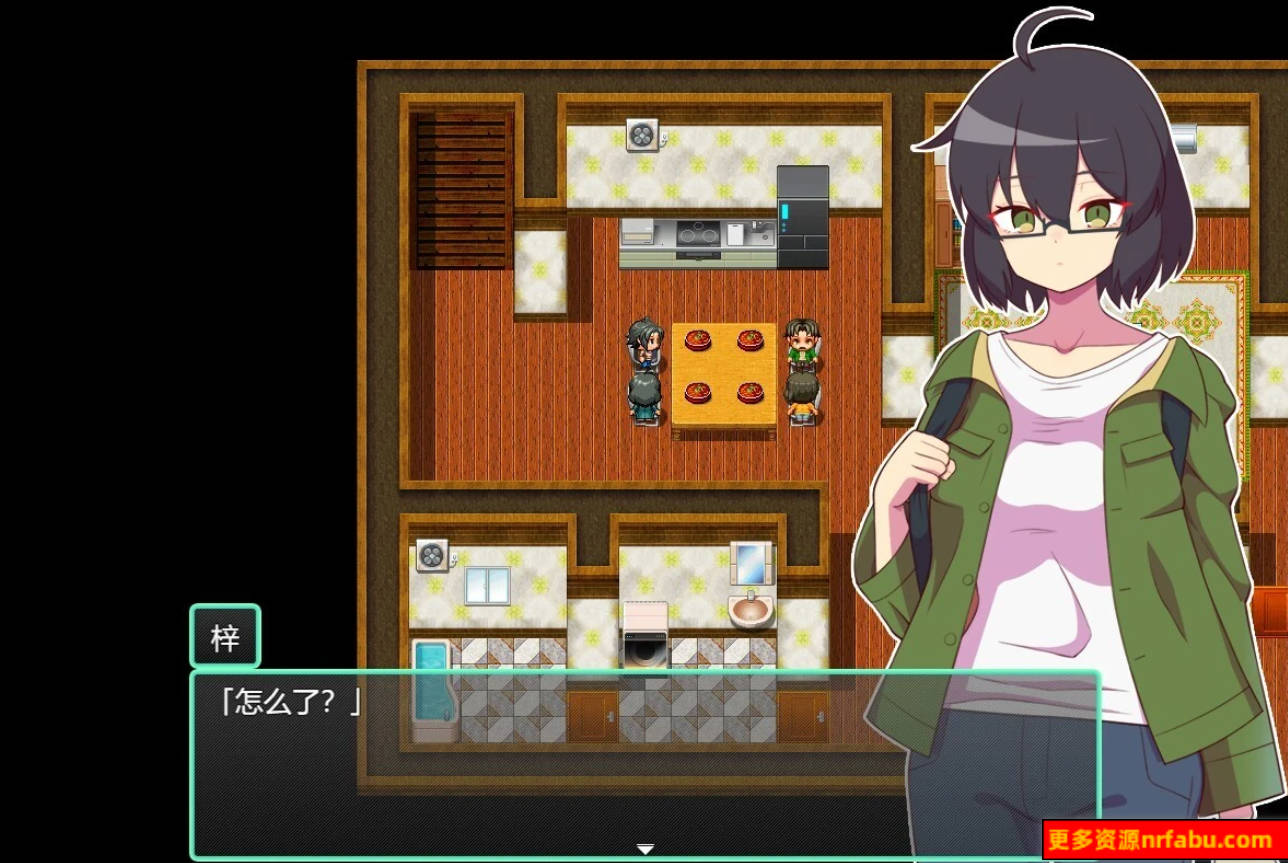Click the name tag showing 梓
This screenshot has height=863, width=1288.
225,636
